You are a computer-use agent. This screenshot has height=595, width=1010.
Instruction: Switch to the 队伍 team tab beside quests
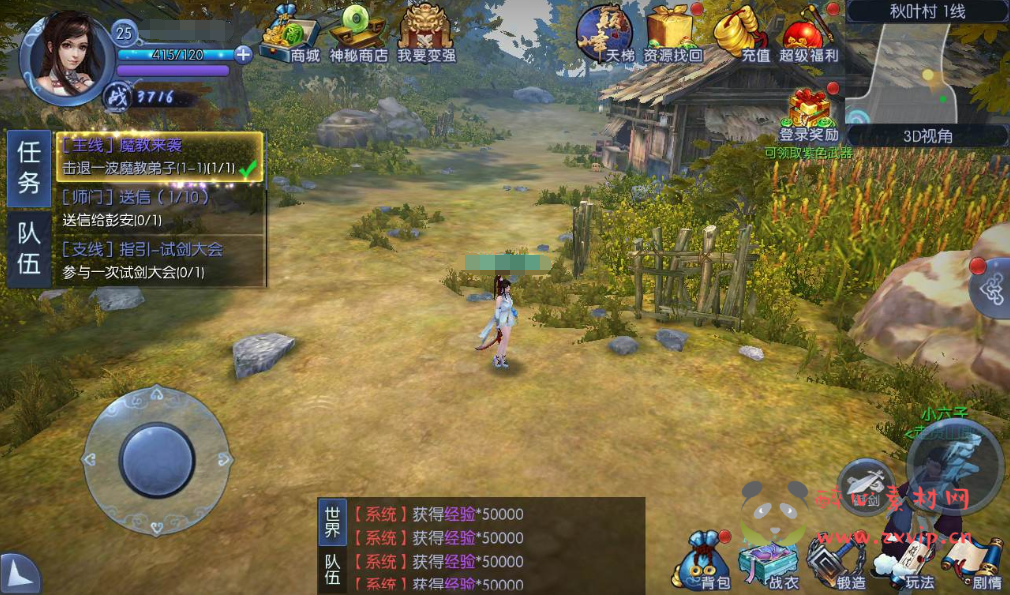(29, 249)
